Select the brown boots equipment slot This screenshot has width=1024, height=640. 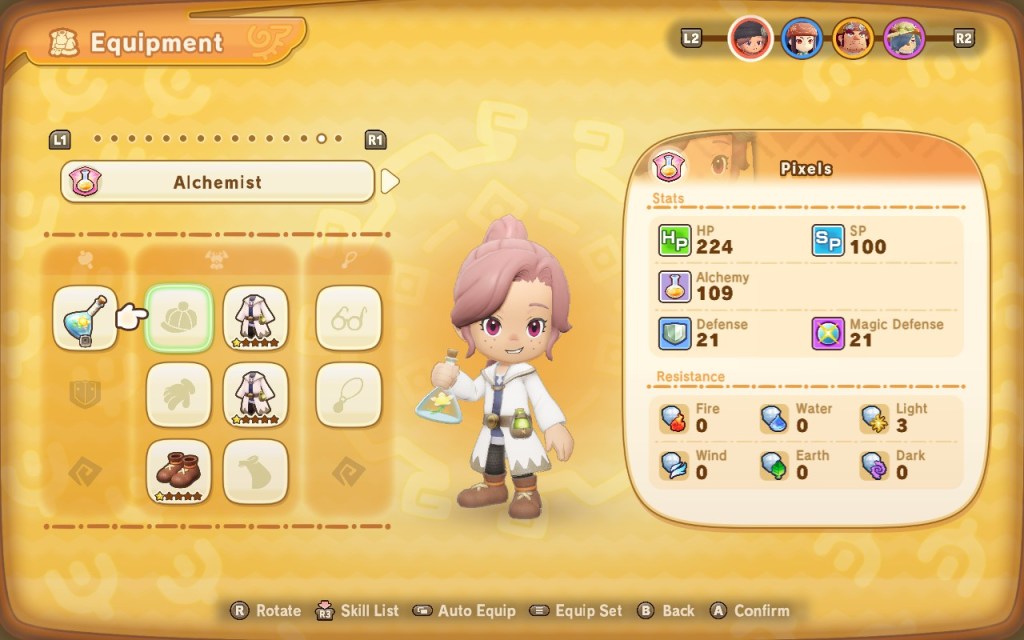point(179,470)
